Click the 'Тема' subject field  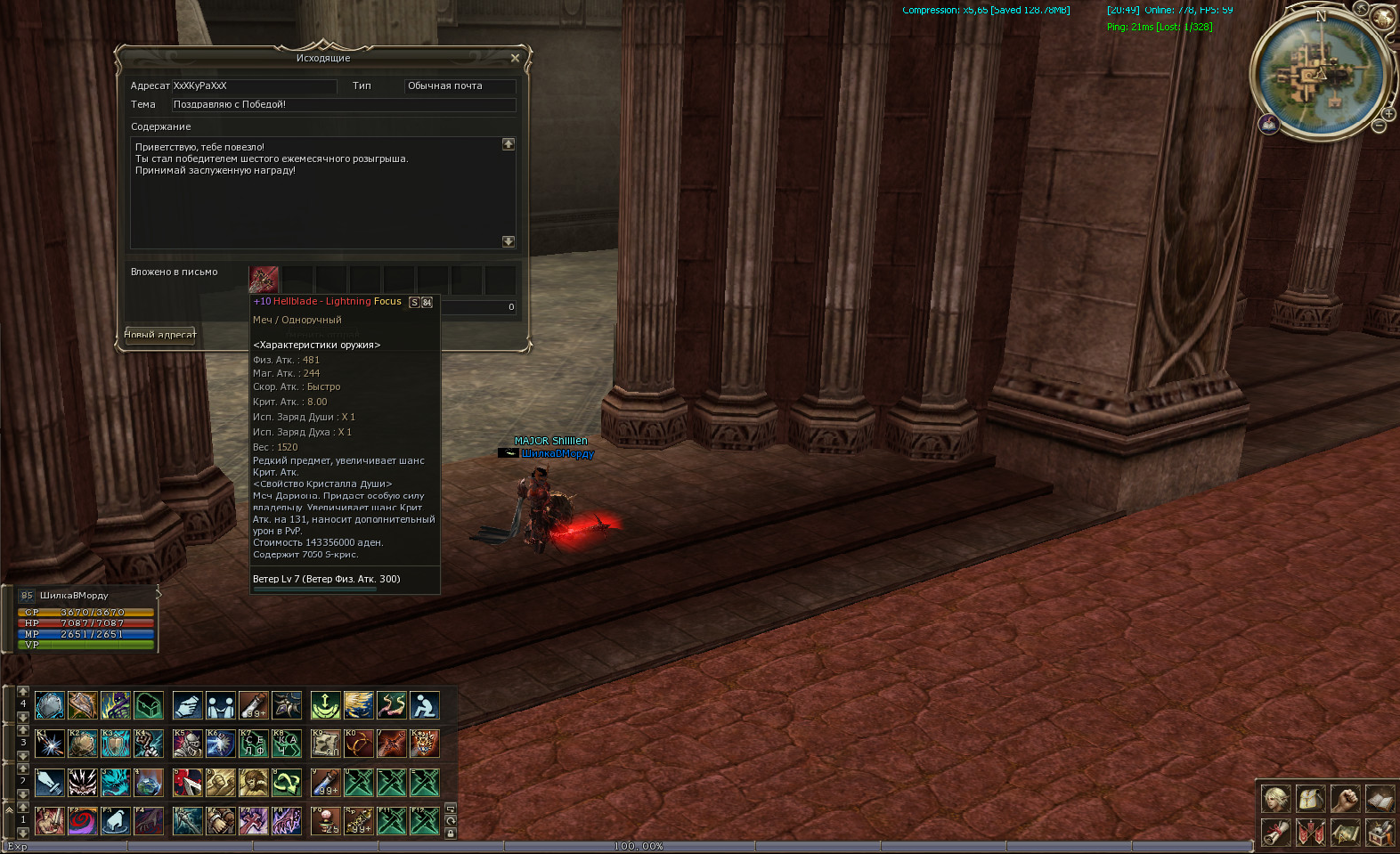click(343, 105)
